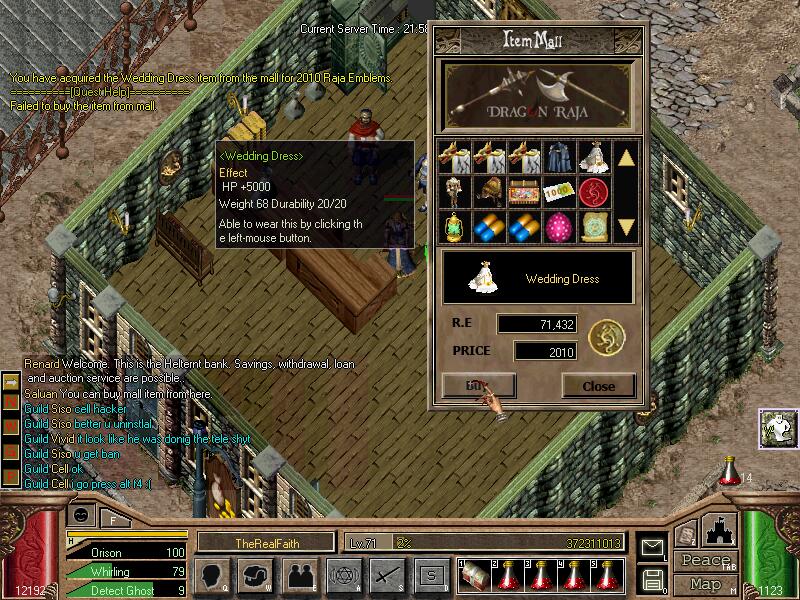Image resolution: width=800 pixels, height=600 pixels.
Task: Click the floppy disk save icon
Action: click(652, 580)
